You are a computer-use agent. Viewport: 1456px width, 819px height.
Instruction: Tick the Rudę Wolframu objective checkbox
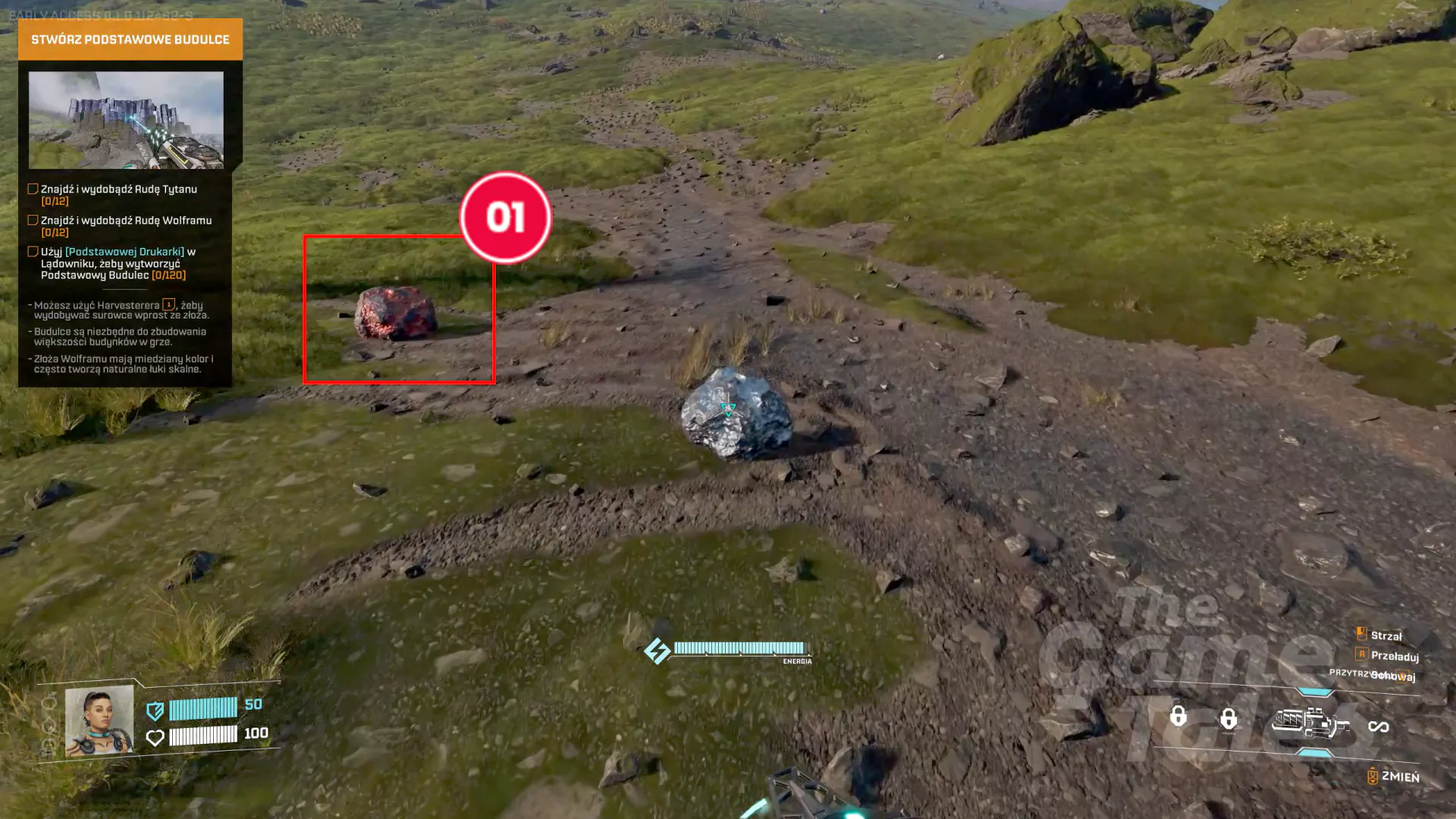(x=33, y=220)
